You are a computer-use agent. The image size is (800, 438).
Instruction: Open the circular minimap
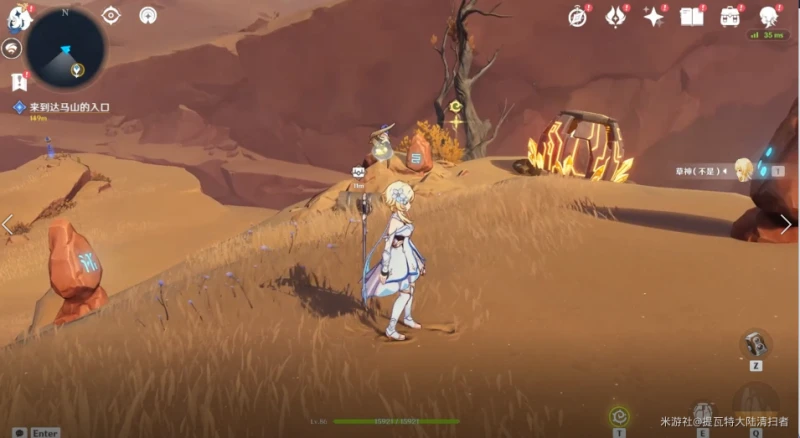point(65,46)
